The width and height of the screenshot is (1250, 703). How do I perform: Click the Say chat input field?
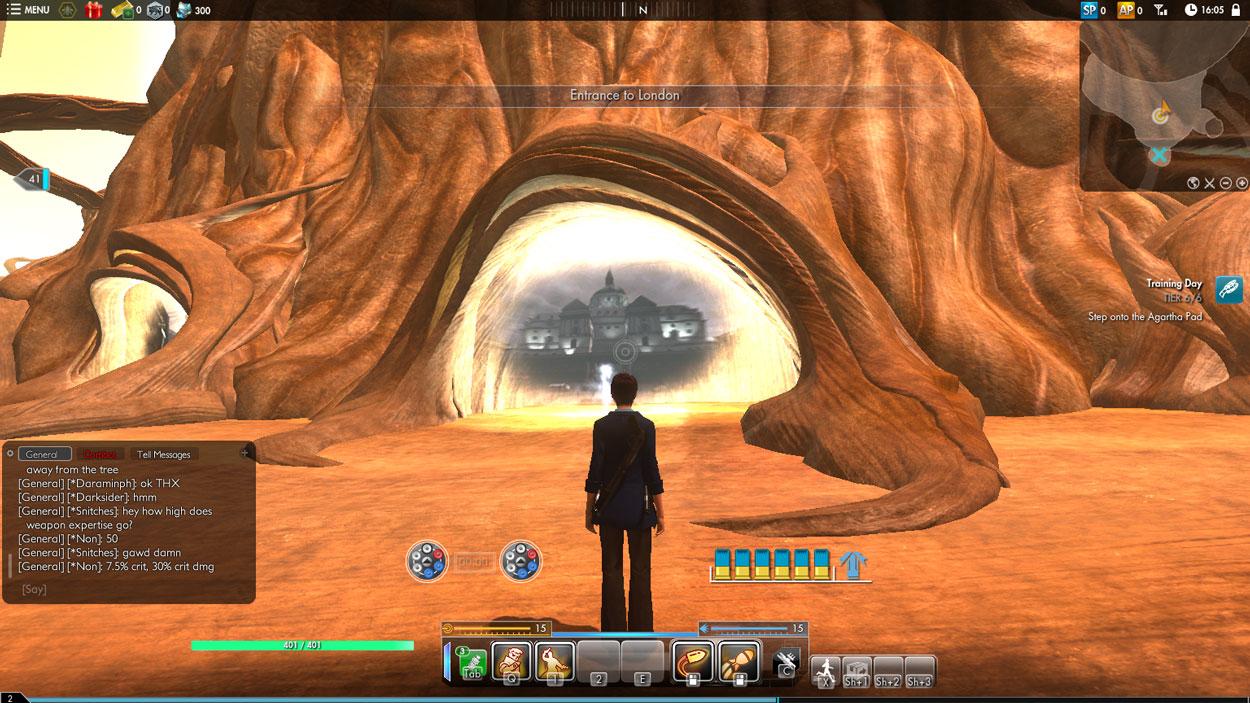130,589
